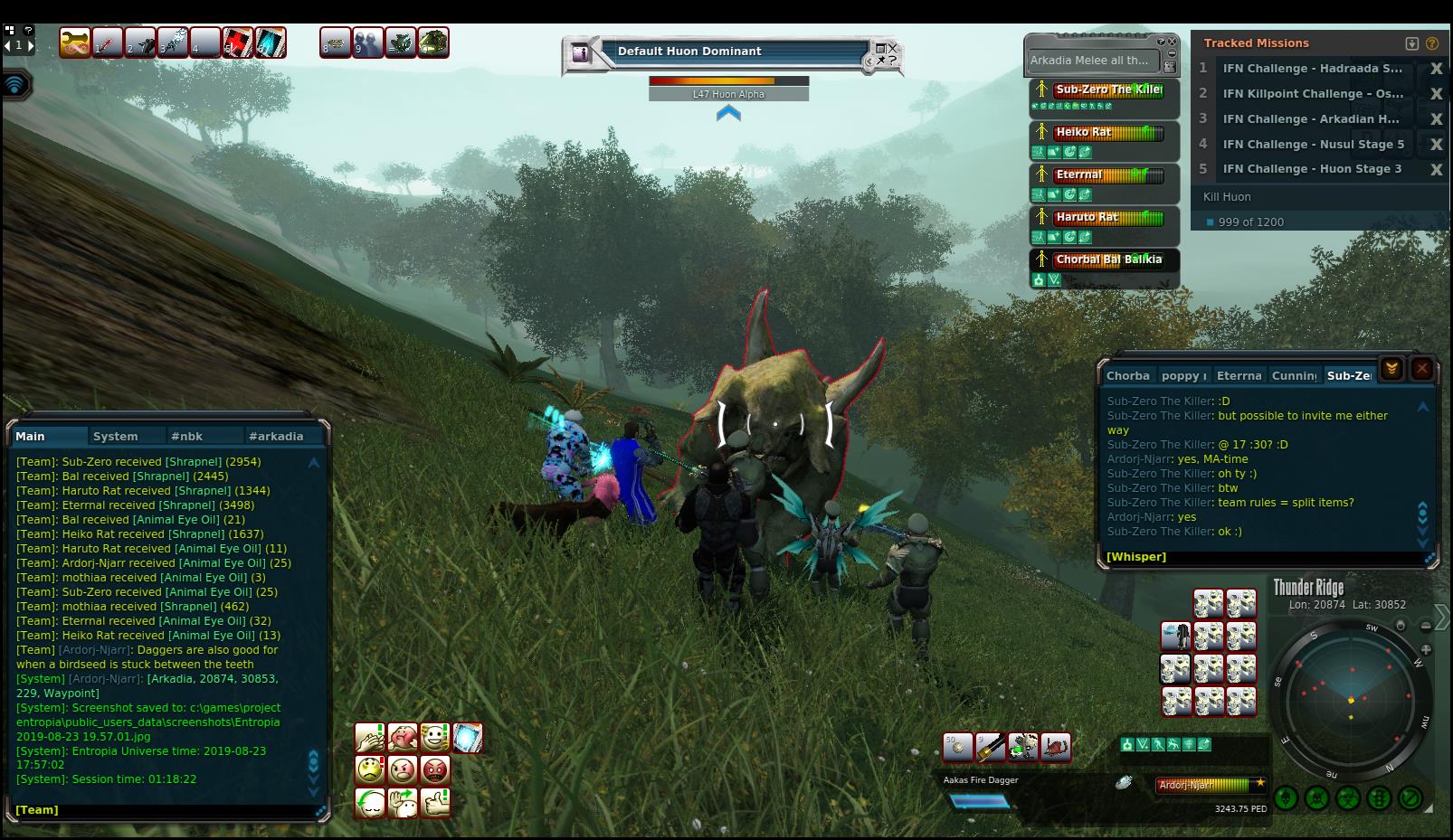
Task: Select the Aakas Fire Dagger weapon icon
Action: [x=990, y=747]
